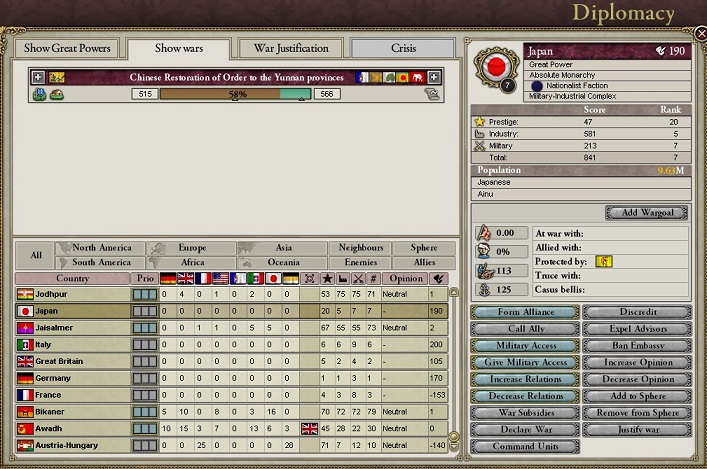Open the War Justification tab
707x469 pixels.
[291, 48]
